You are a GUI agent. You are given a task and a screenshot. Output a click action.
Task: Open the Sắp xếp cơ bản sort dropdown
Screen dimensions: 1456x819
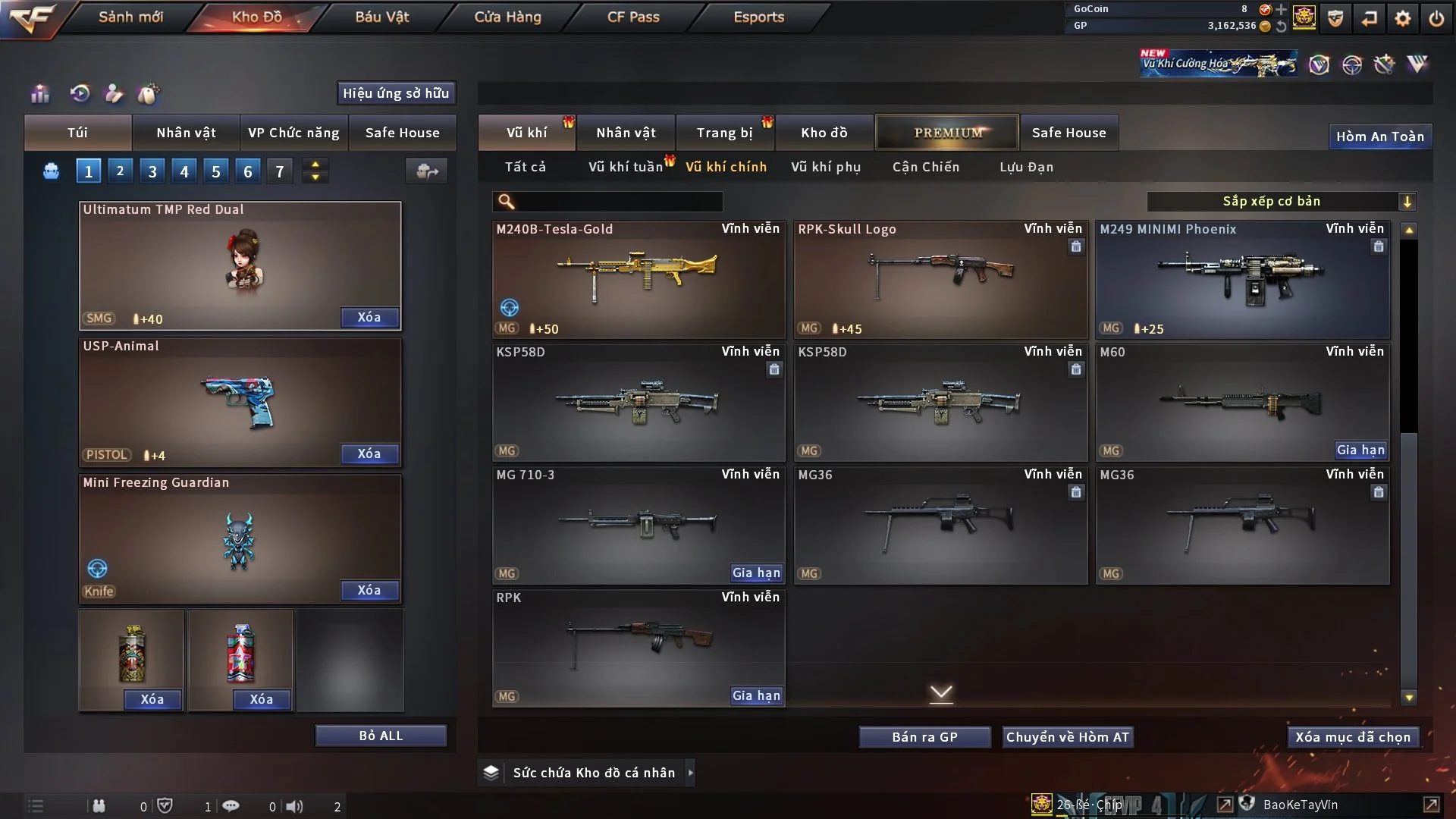tap(1281, 201)
